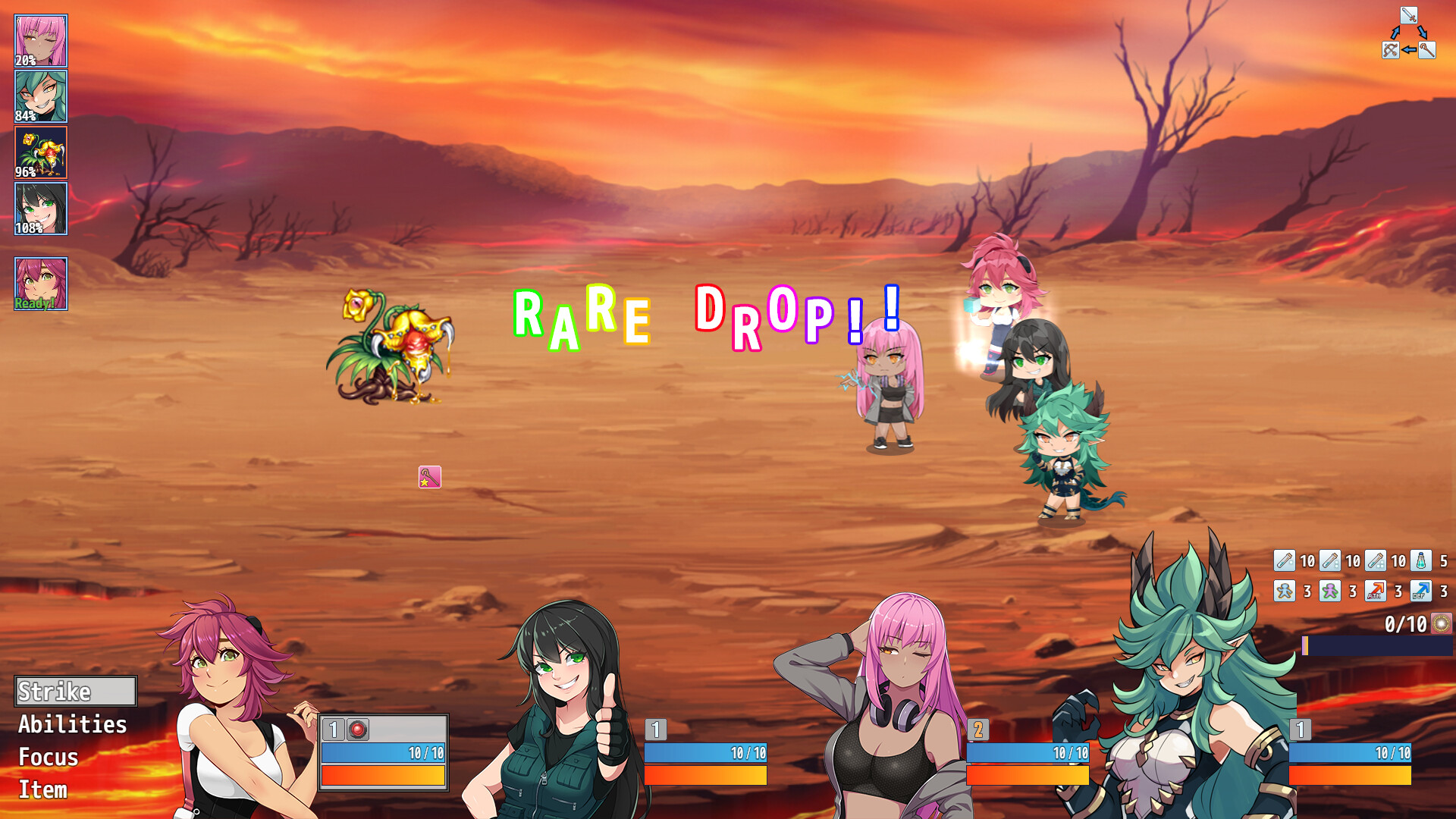Select the blue revival doll item icon
This screenshot has height=819, width=1456.
pyautogui.click(x=1285, y=591)
